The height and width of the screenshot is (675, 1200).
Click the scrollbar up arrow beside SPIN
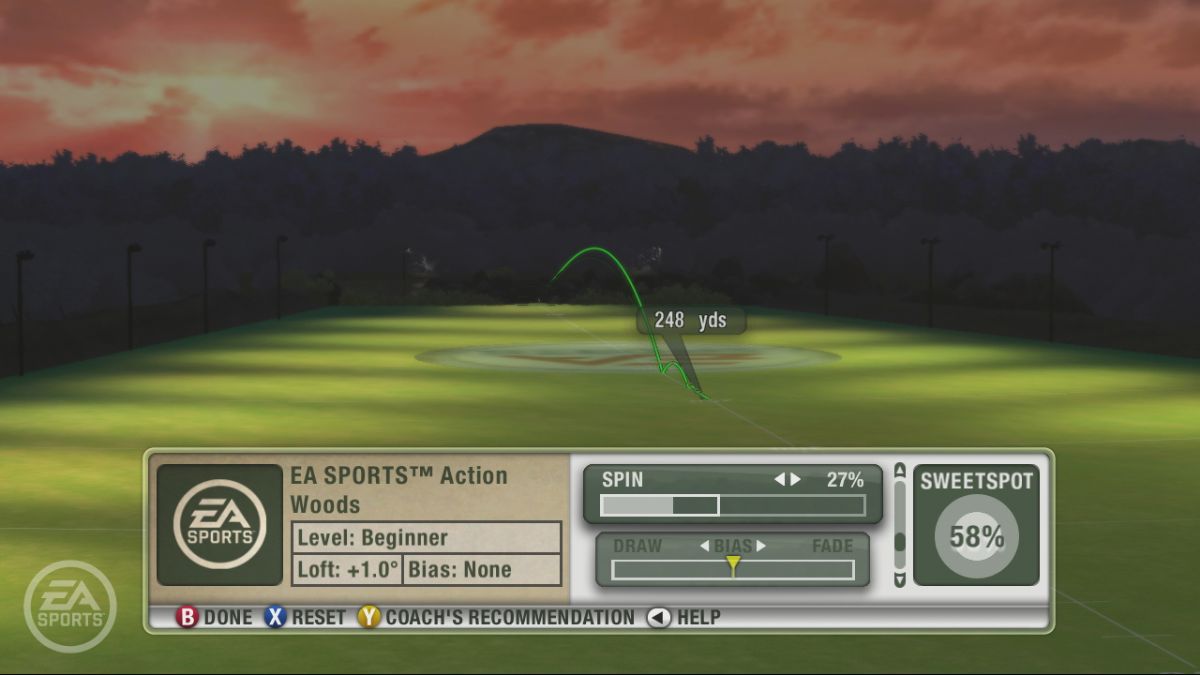900,469
